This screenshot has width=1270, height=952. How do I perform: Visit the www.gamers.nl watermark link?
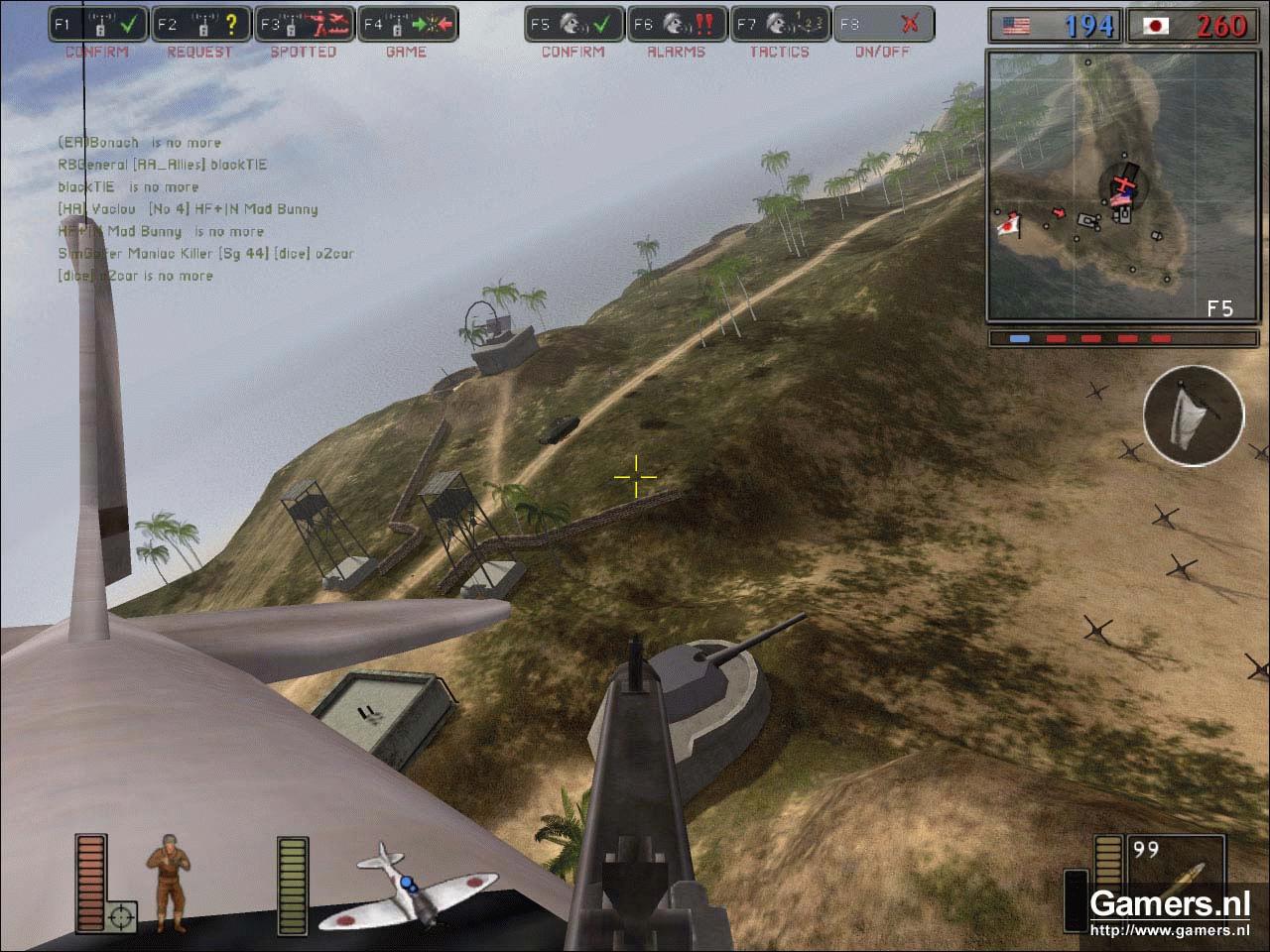click(1169, 930)
